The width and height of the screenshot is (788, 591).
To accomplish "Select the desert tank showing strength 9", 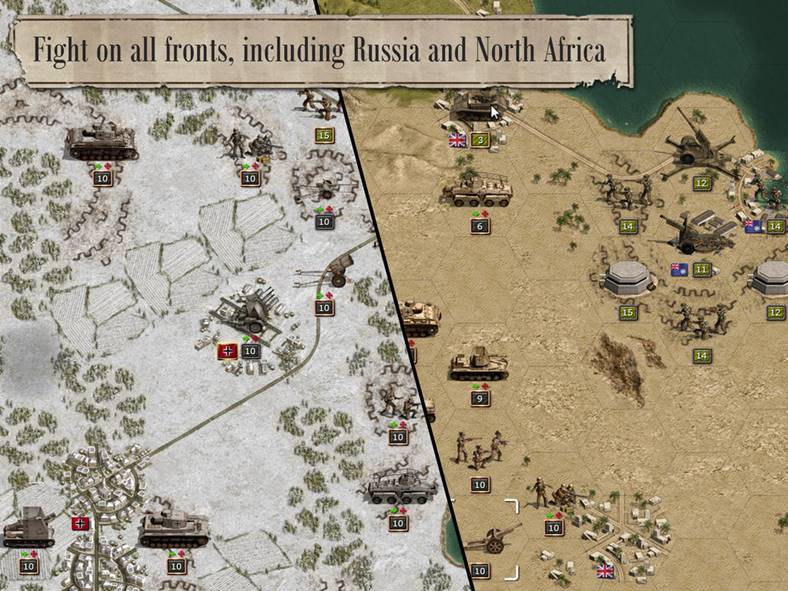I will click(478, 365).
